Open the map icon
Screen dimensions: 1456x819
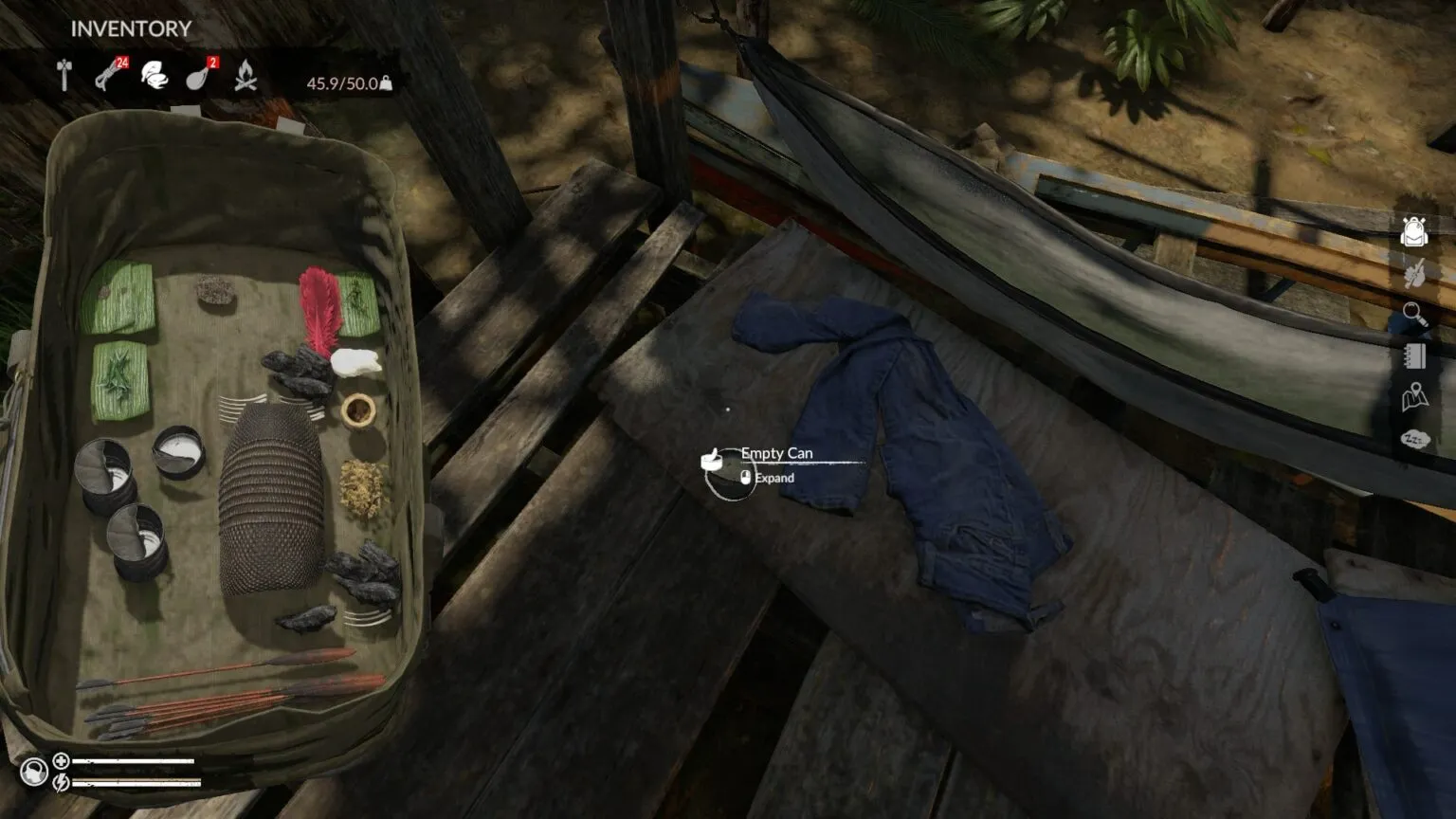coord(1414,397)
